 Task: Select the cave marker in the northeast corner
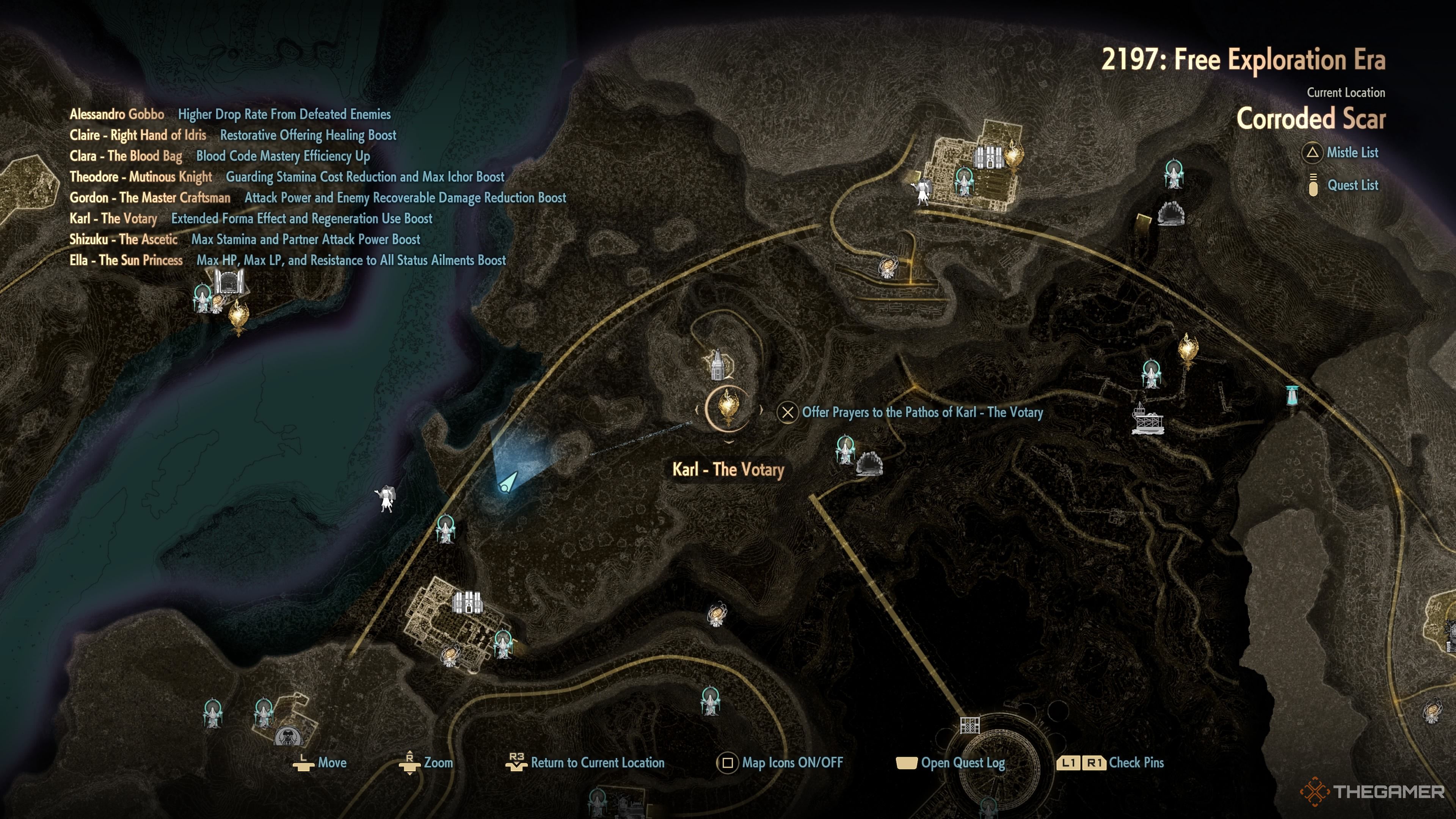pos(1170,213)
